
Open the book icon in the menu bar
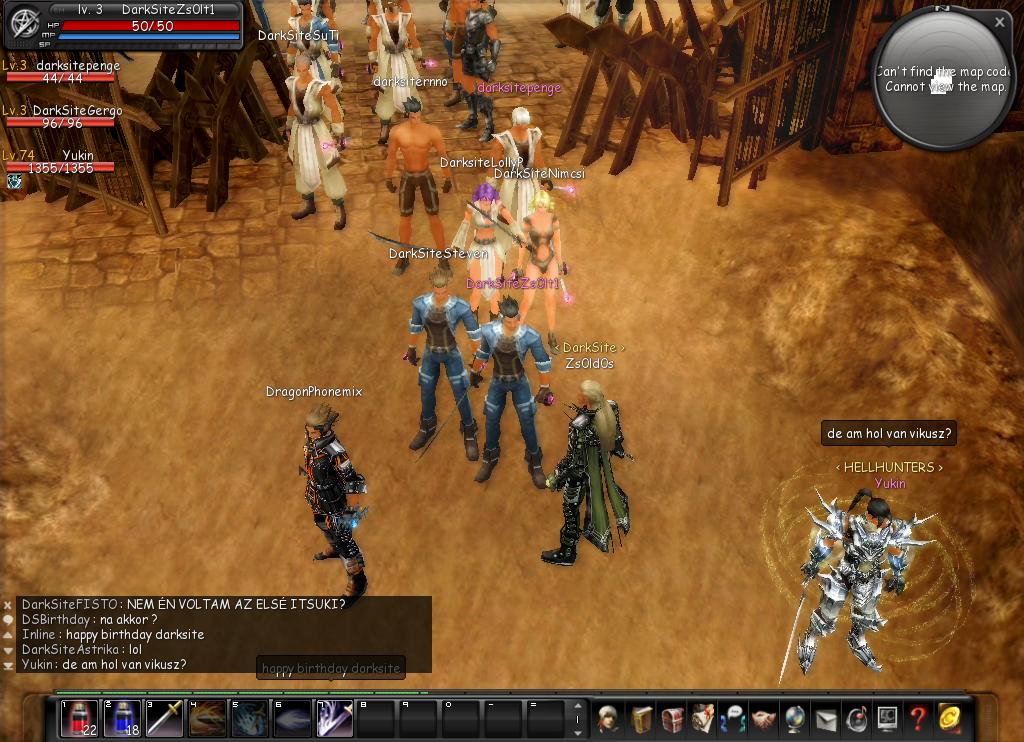[x=640, y=718]
